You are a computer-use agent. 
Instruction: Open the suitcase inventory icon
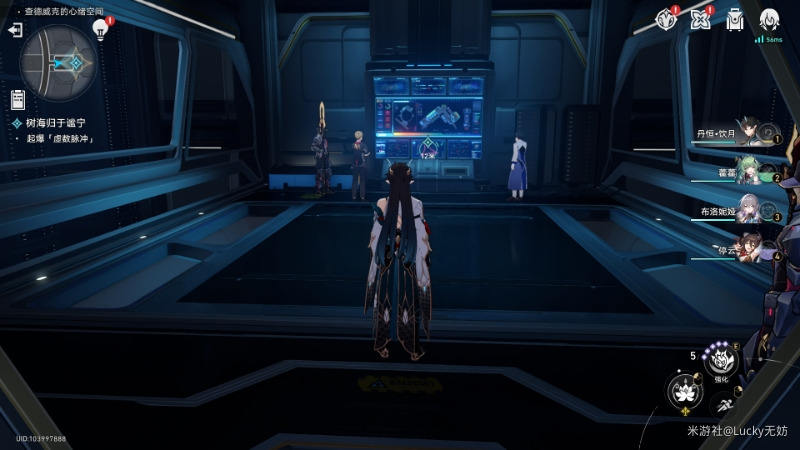click(736, 19)
